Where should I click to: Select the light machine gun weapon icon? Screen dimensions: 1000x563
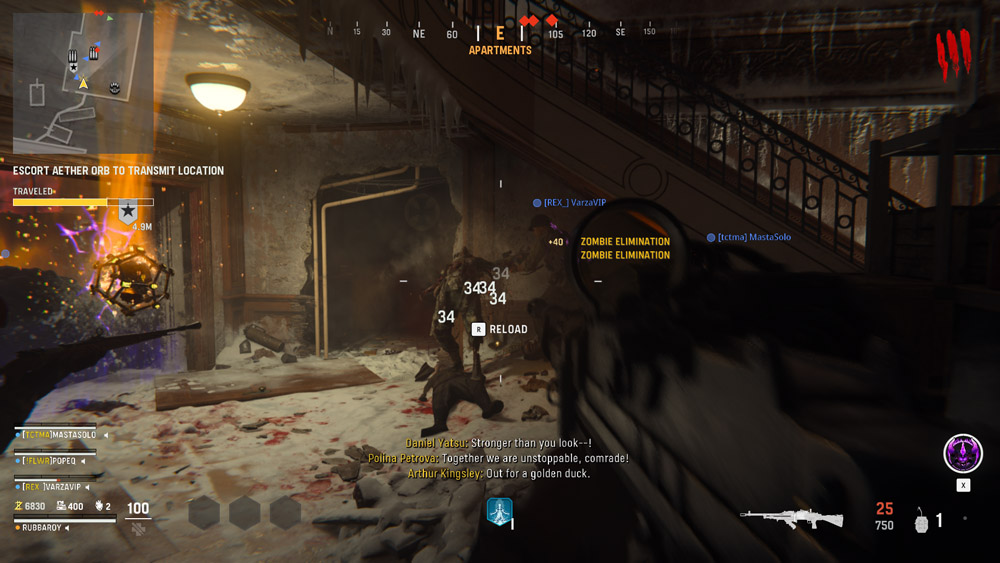[x=791, y=517]
